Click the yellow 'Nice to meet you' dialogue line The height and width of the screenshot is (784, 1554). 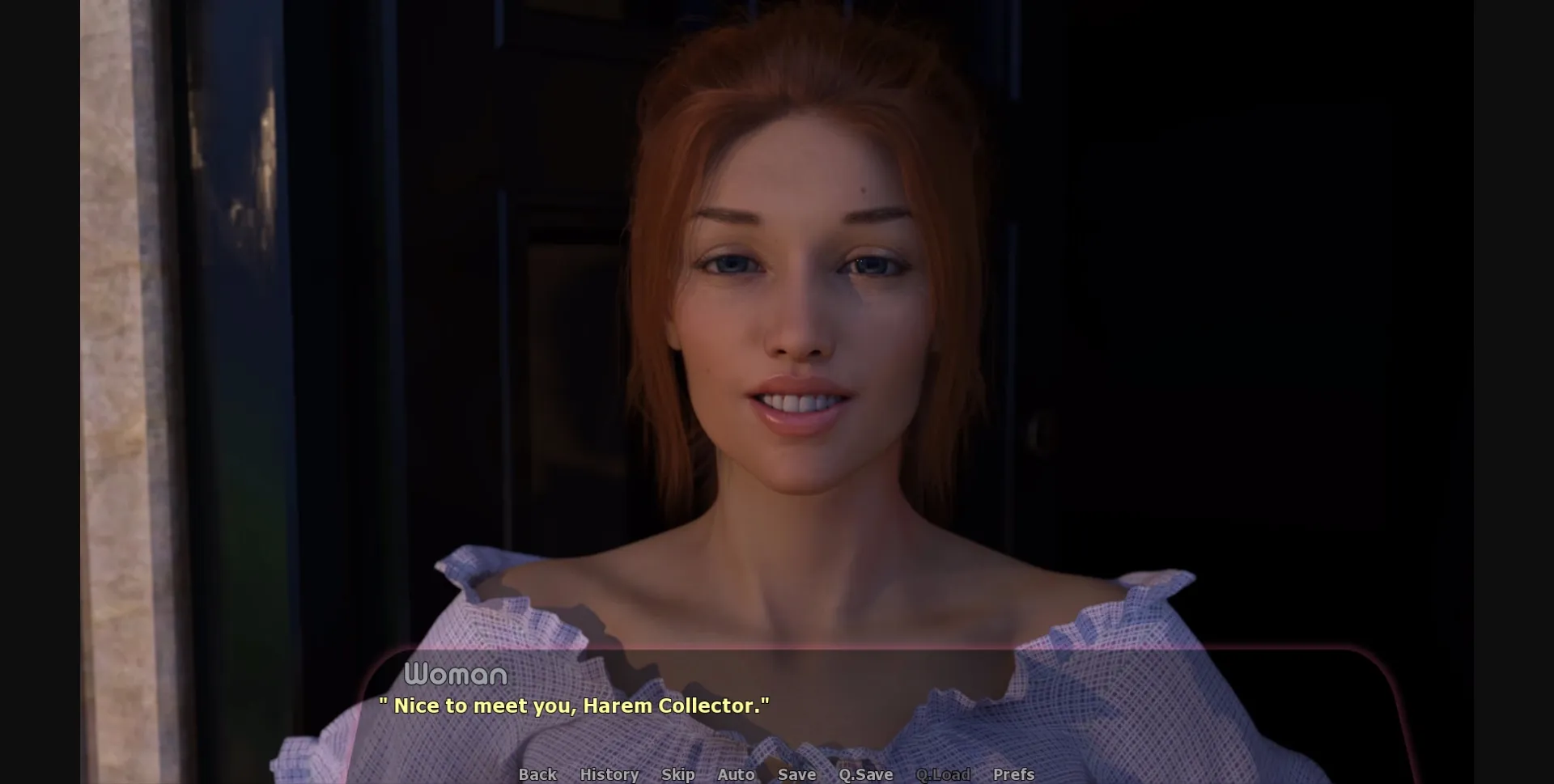pos(575,706)
